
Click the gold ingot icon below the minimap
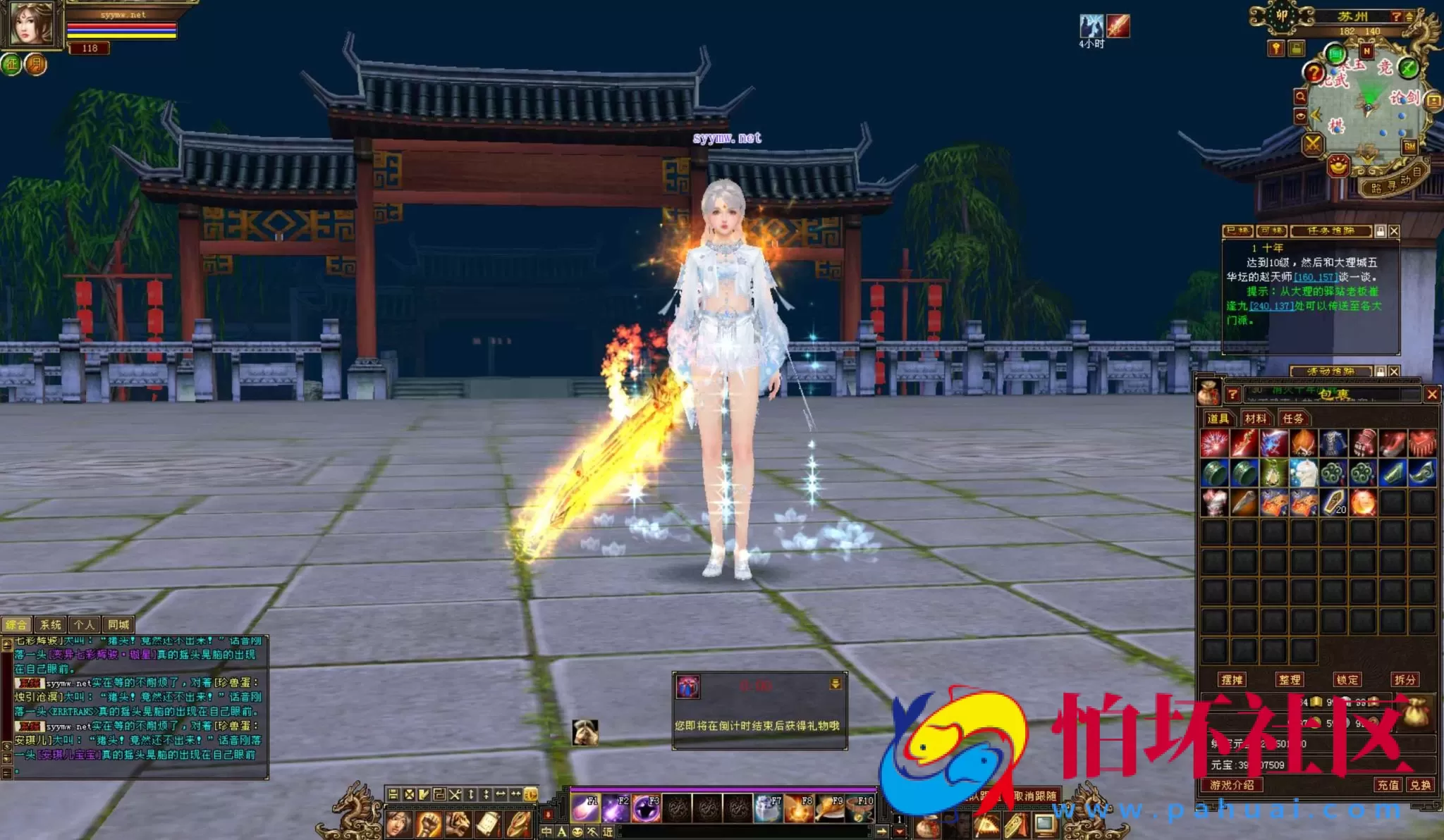coord(1338,166)
